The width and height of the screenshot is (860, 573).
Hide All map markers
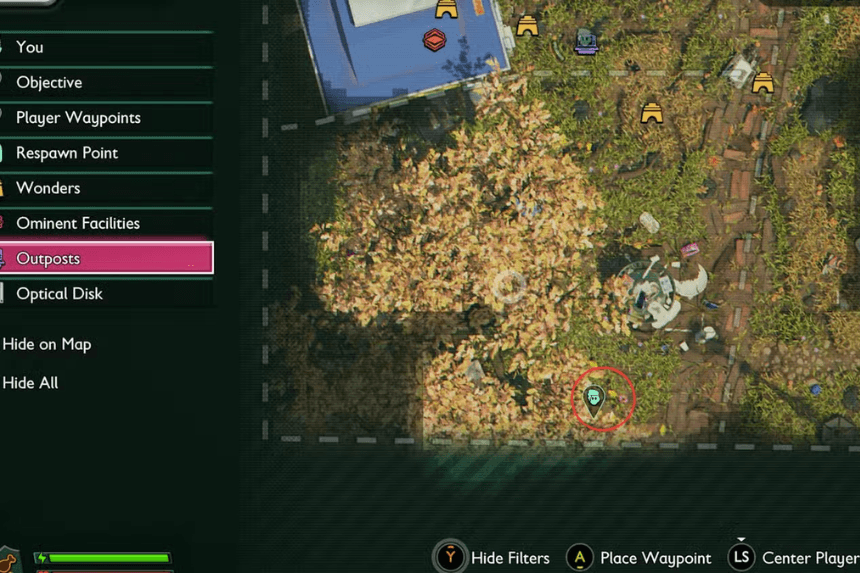tap(31, 383)
